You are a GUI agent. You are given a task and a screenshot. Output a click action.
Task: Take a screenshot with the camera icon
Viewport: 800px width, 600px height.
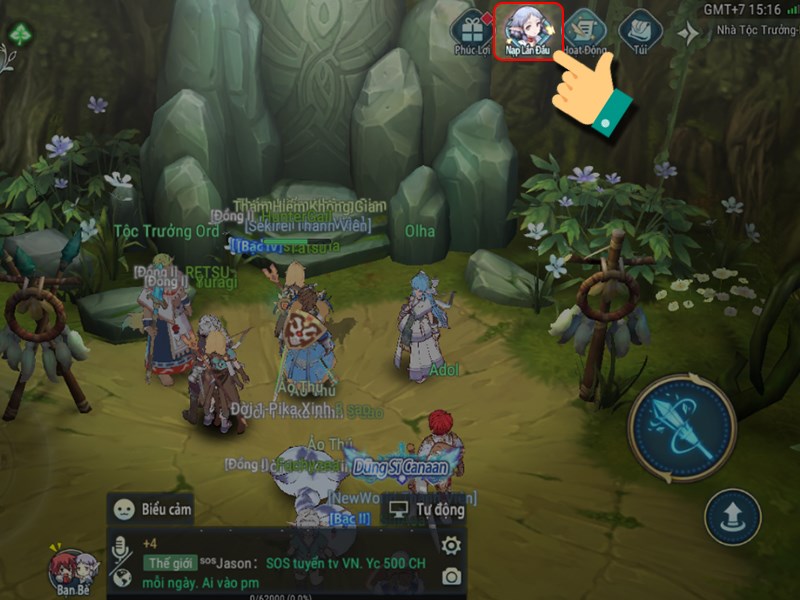451,576
